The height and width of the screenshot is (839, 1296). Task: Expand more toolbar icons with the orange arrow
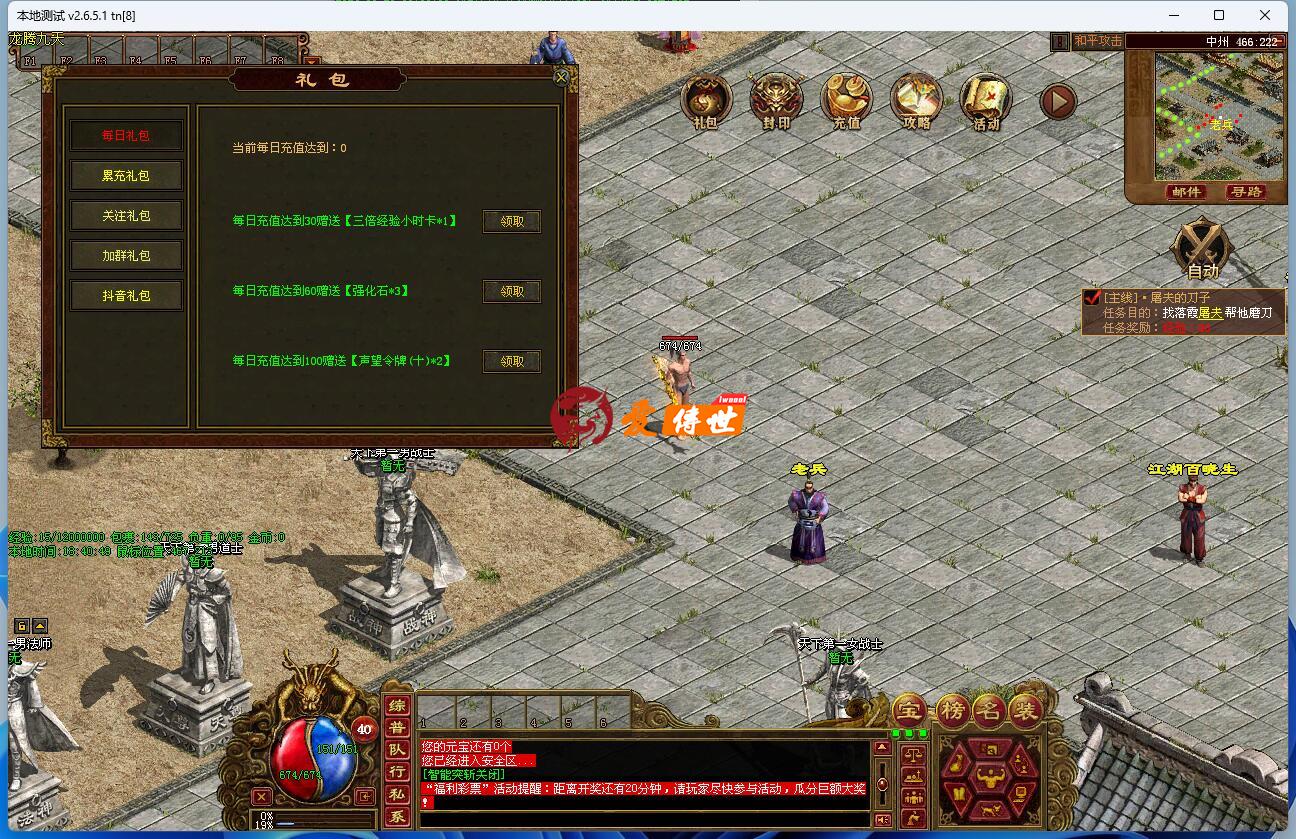point(1058,101)
